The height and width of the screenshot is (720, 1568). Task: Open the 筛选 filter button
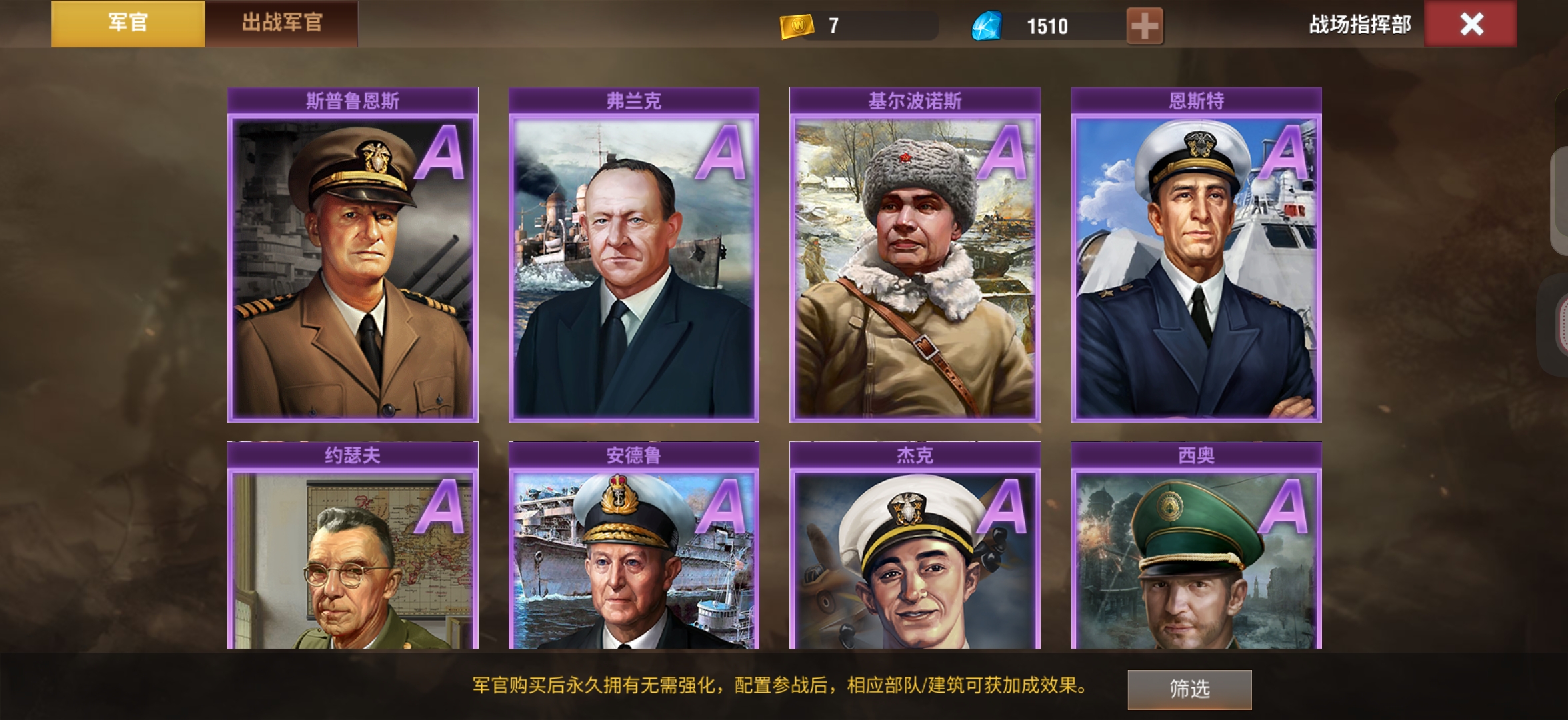pos(1189,689)
